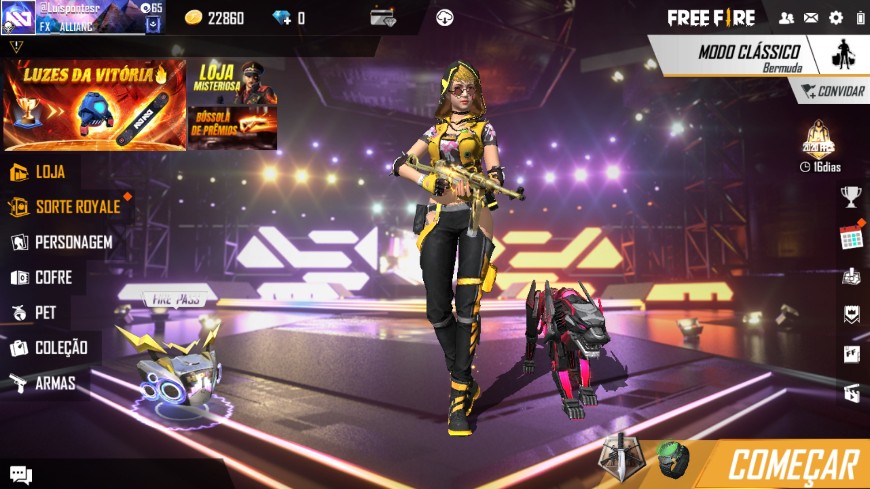Viewport: 870px width, 489px height.
Task: Change game mode via Modo Clássico panel
Action: point(748,55)
